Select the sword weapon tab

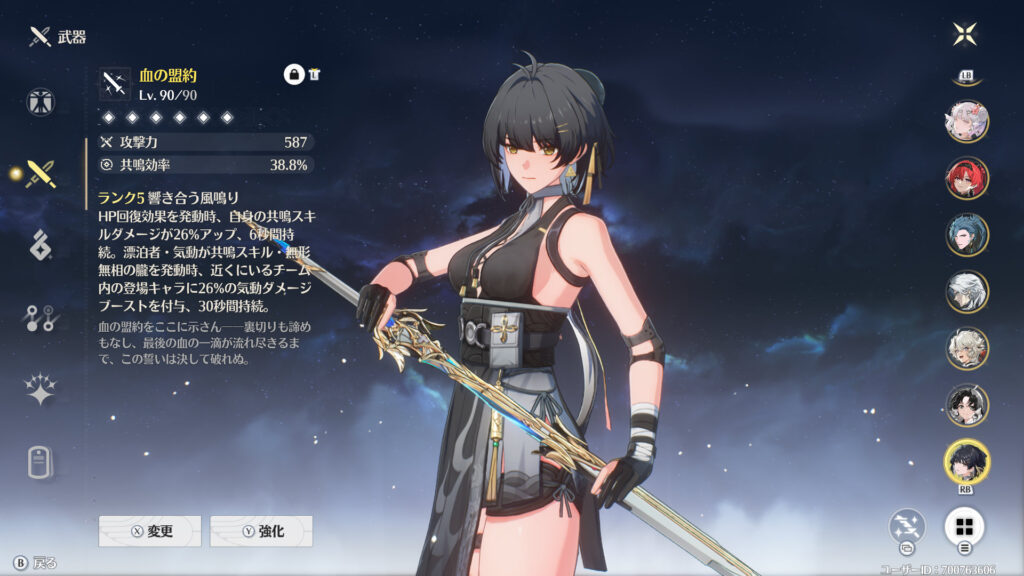[x=41, y=173]
